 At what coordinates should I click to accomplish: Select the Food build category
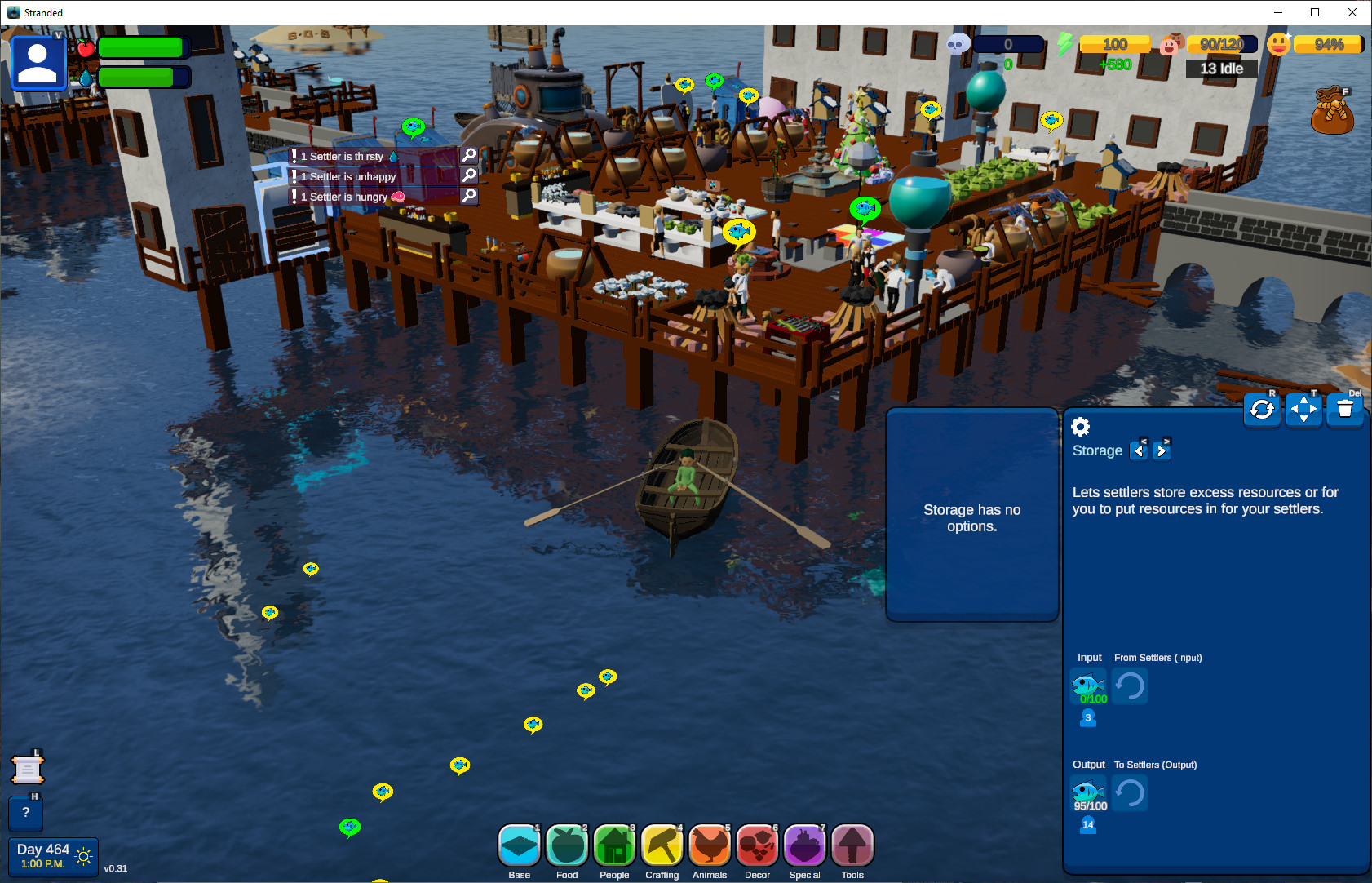[x=567, y=846]
